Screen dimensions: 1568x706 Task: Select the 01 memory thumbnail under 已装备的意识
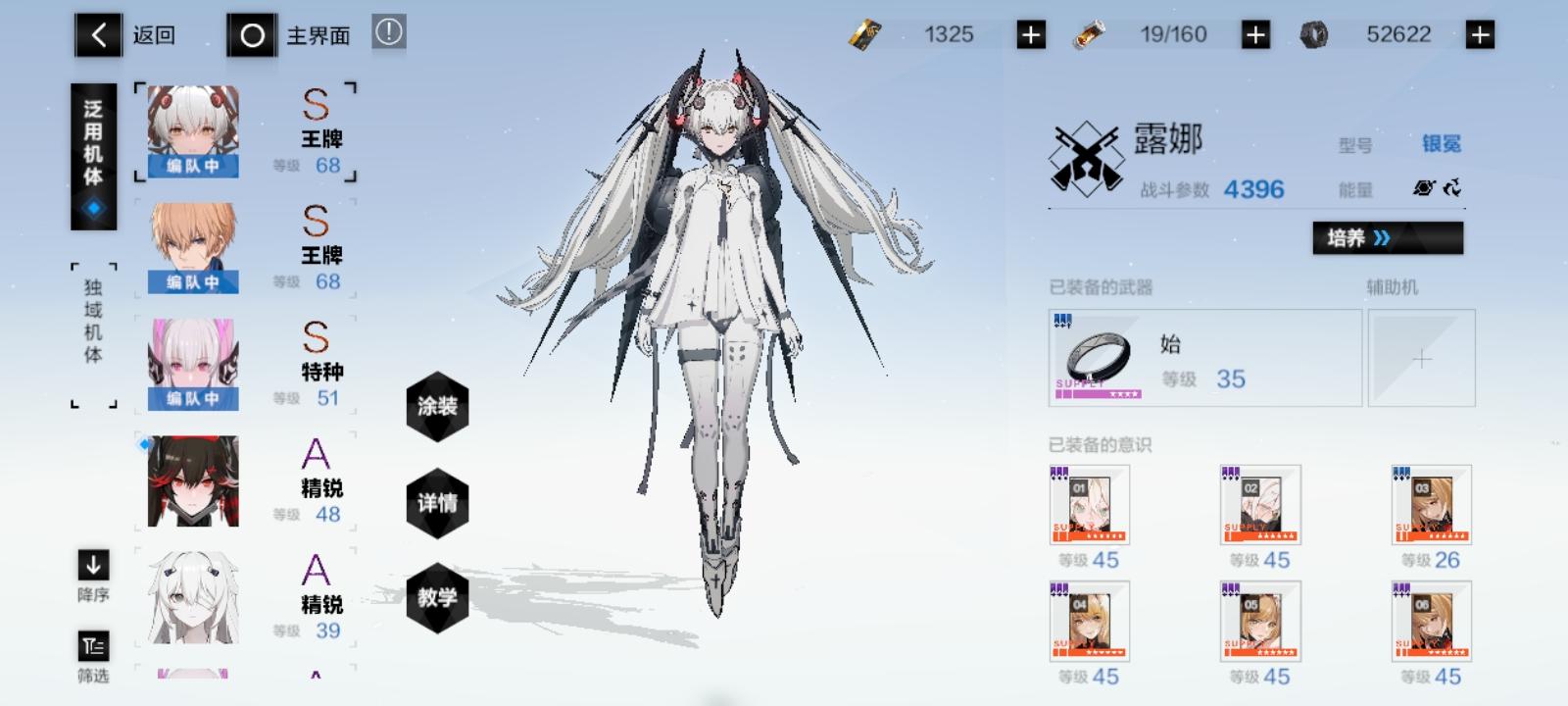click(x=1089, y=505)
